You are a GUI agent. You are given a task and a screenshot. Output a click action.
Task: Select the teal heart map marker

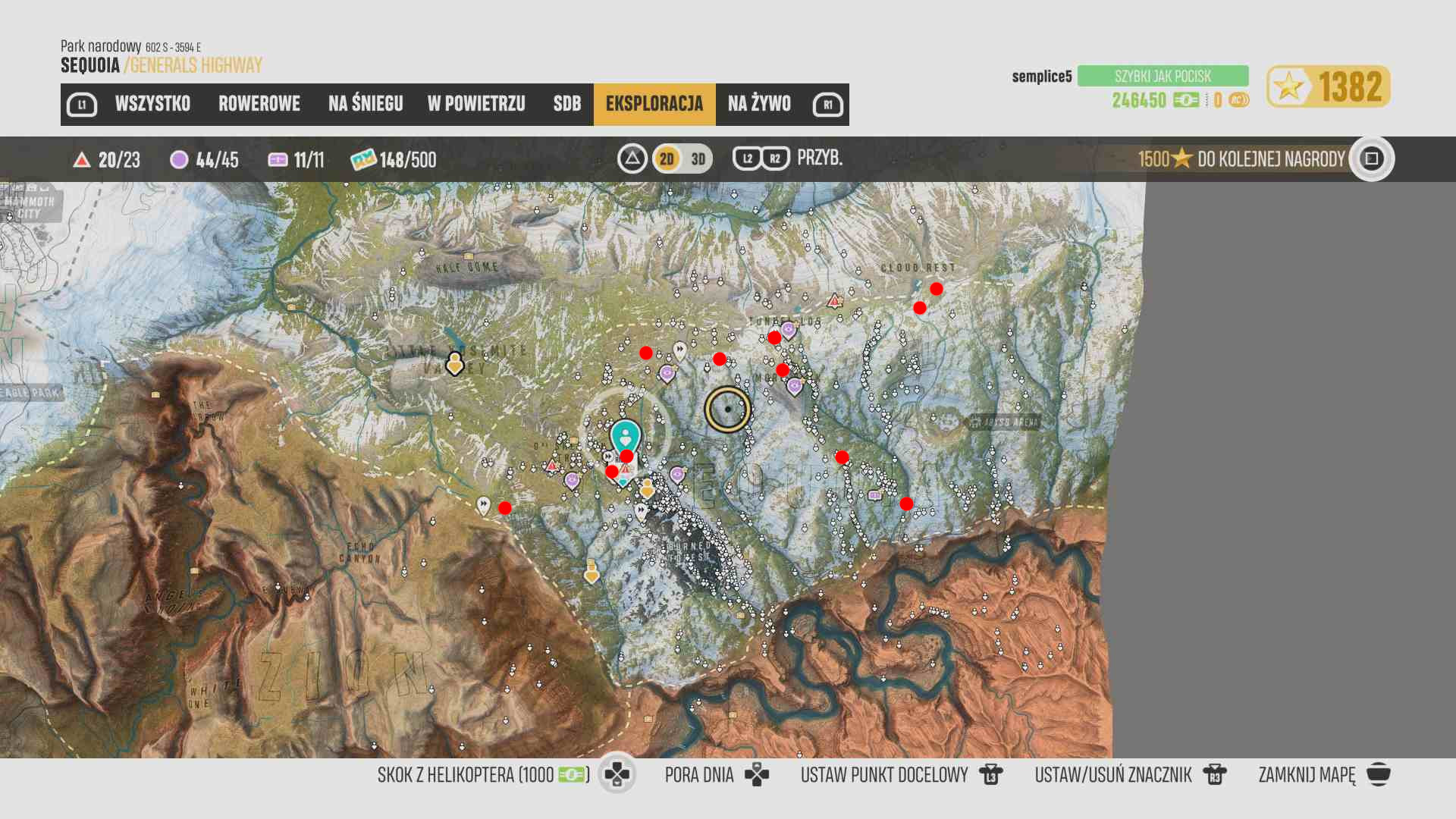point(626,435)
